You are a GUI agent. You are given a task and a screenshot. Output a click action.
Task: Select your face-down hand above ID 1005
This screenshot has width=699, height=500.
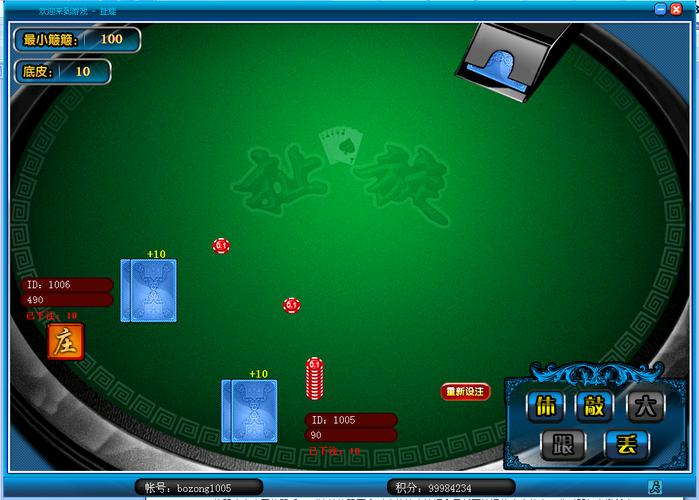click(249, 411)
